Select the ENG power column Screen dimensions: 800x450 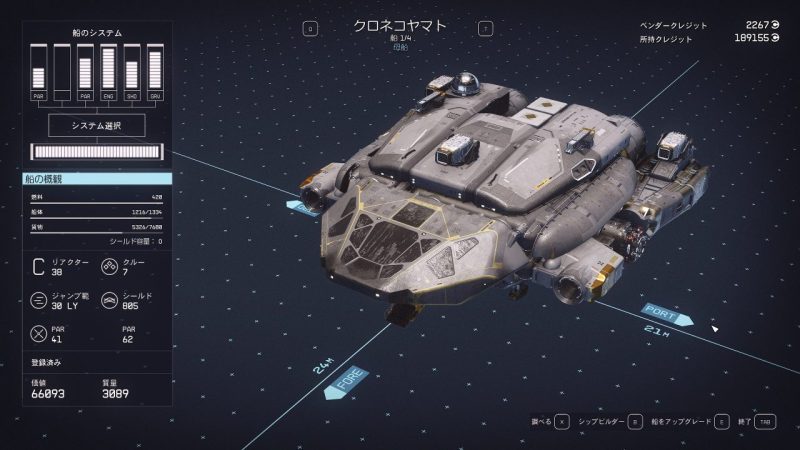[109, 72]
